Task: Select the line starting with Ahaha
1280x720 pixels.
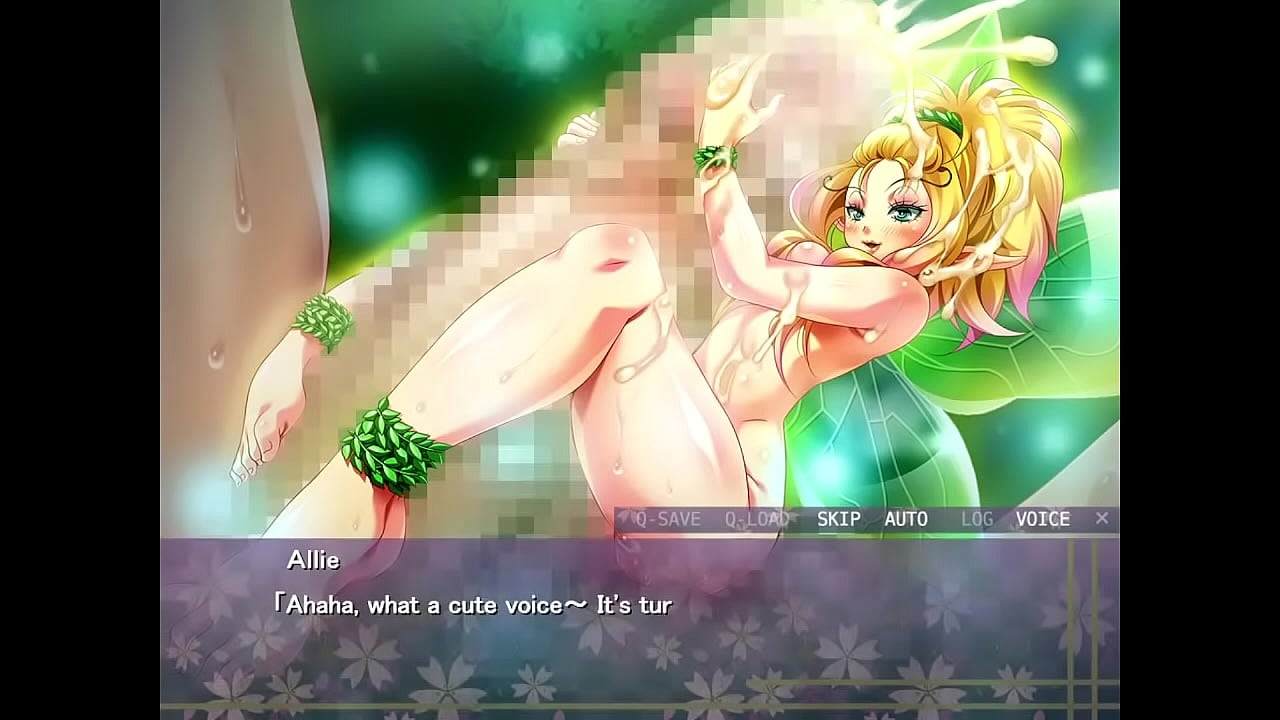Action: (478, 603)
